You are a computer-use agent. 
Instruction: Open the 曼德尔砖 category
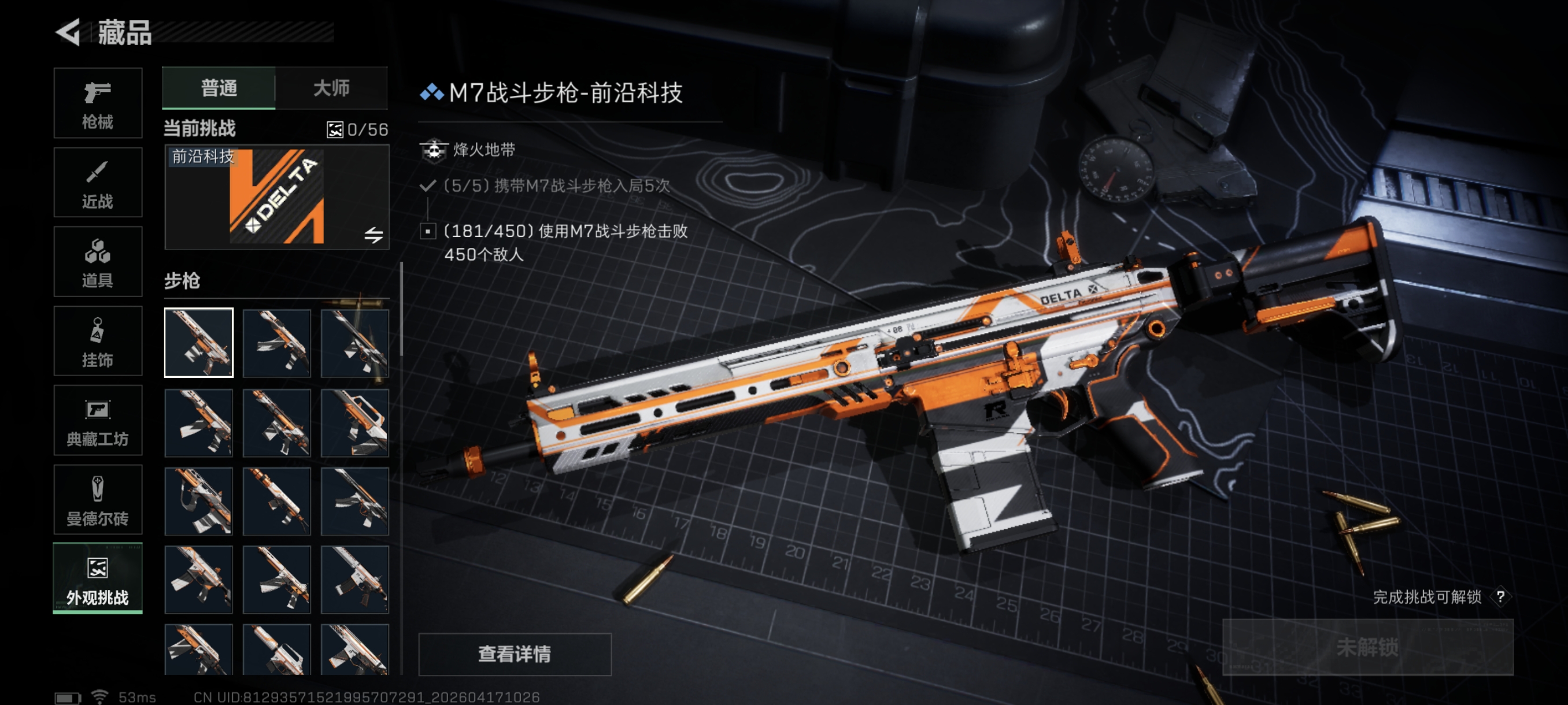click(x=97, y=500)
